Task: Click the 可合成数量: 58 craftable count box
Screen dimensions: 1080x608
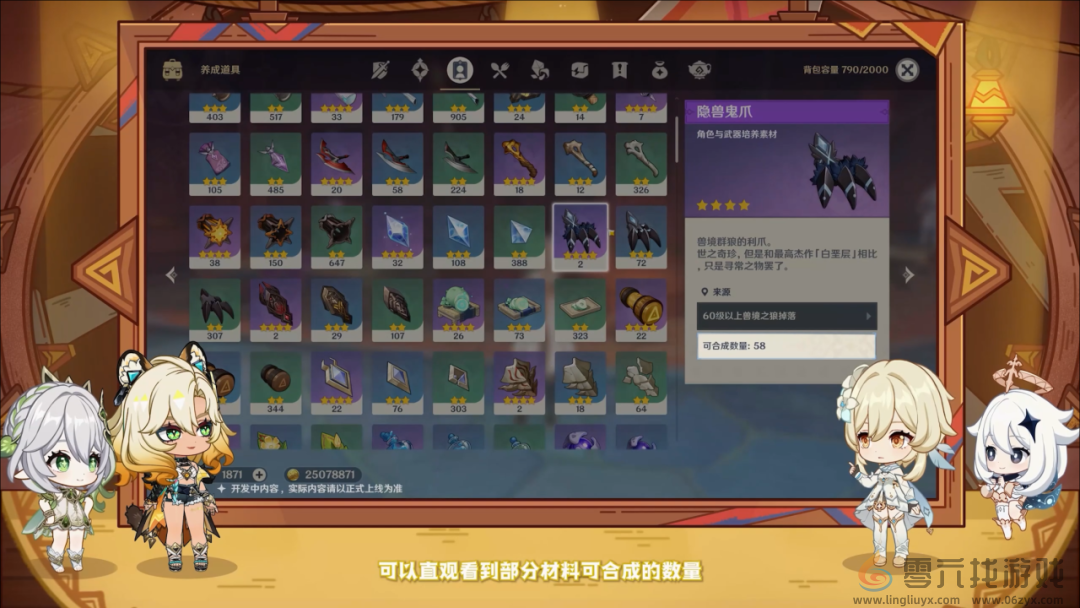Action: point(786,346)
